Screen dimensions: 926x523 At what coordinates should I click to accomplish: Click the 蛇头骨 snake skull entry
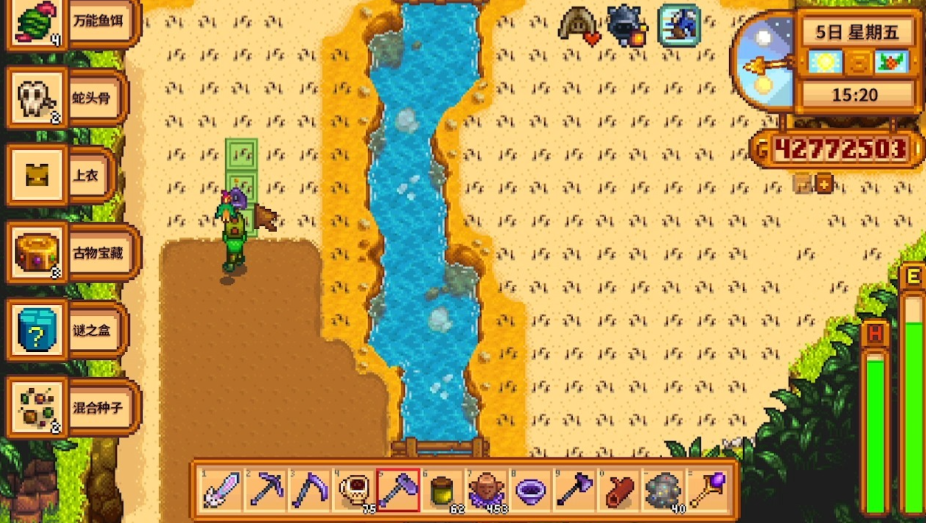[x=66, y=97]
